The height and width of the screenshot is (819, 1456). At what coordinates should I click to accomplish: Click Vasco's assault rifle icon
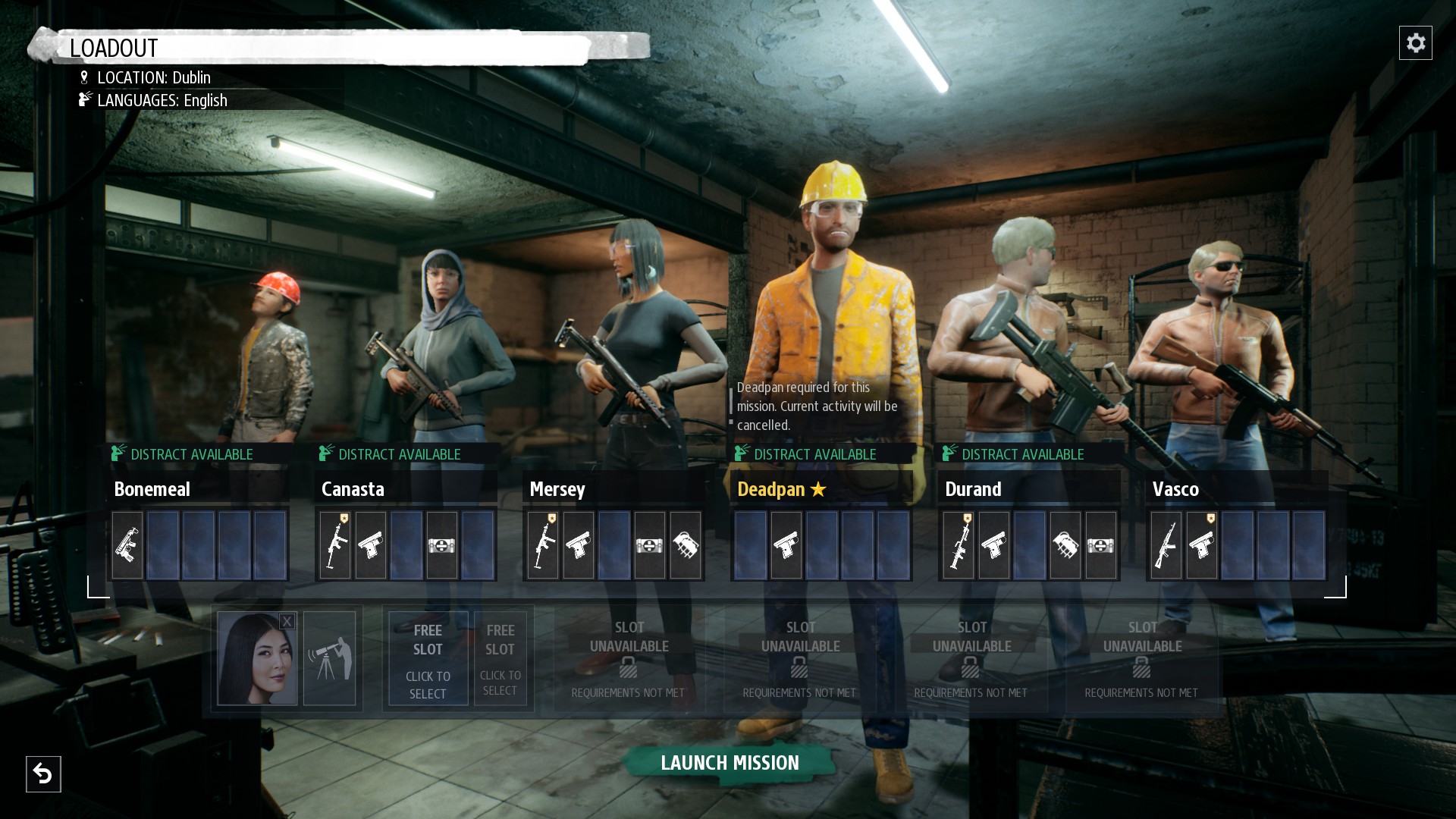click(1166, 544)
